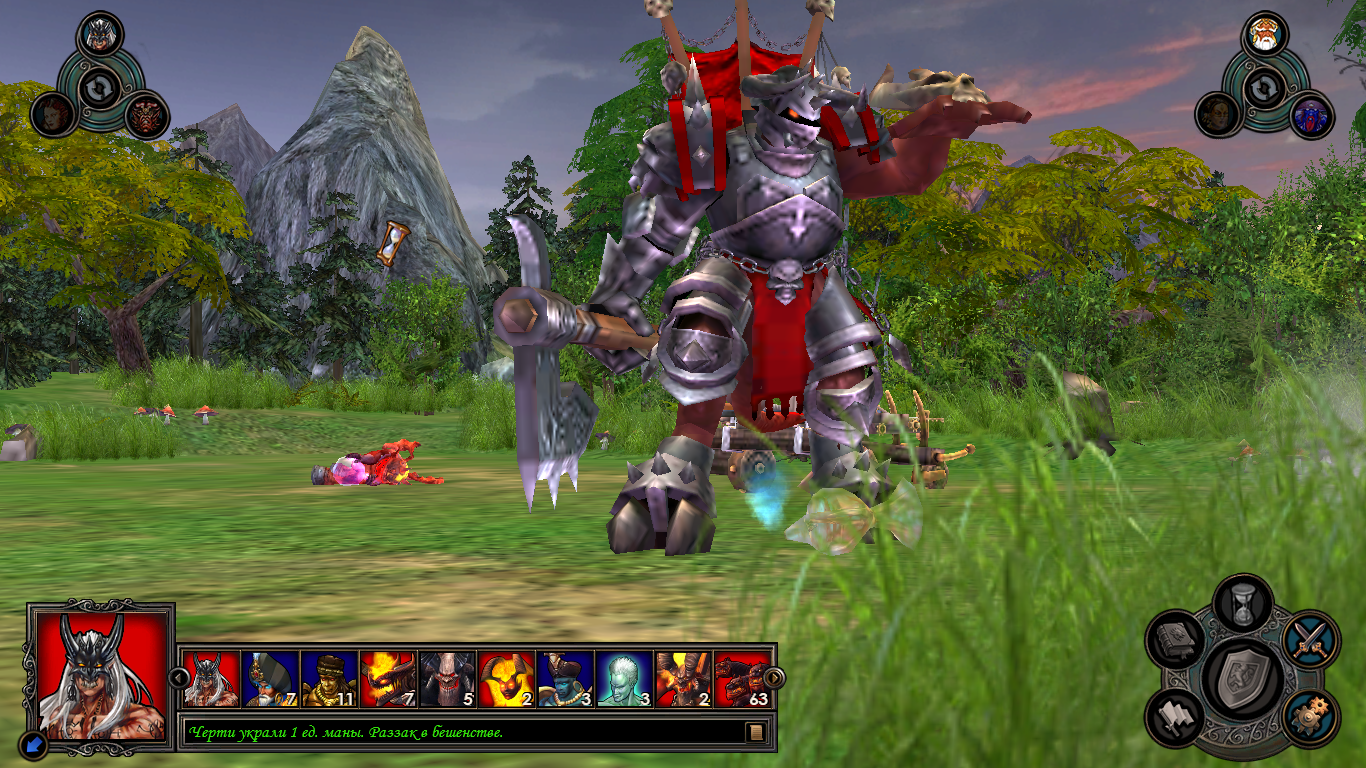
Task: Open the combat log scroll button
Action: tap(757, 733)
